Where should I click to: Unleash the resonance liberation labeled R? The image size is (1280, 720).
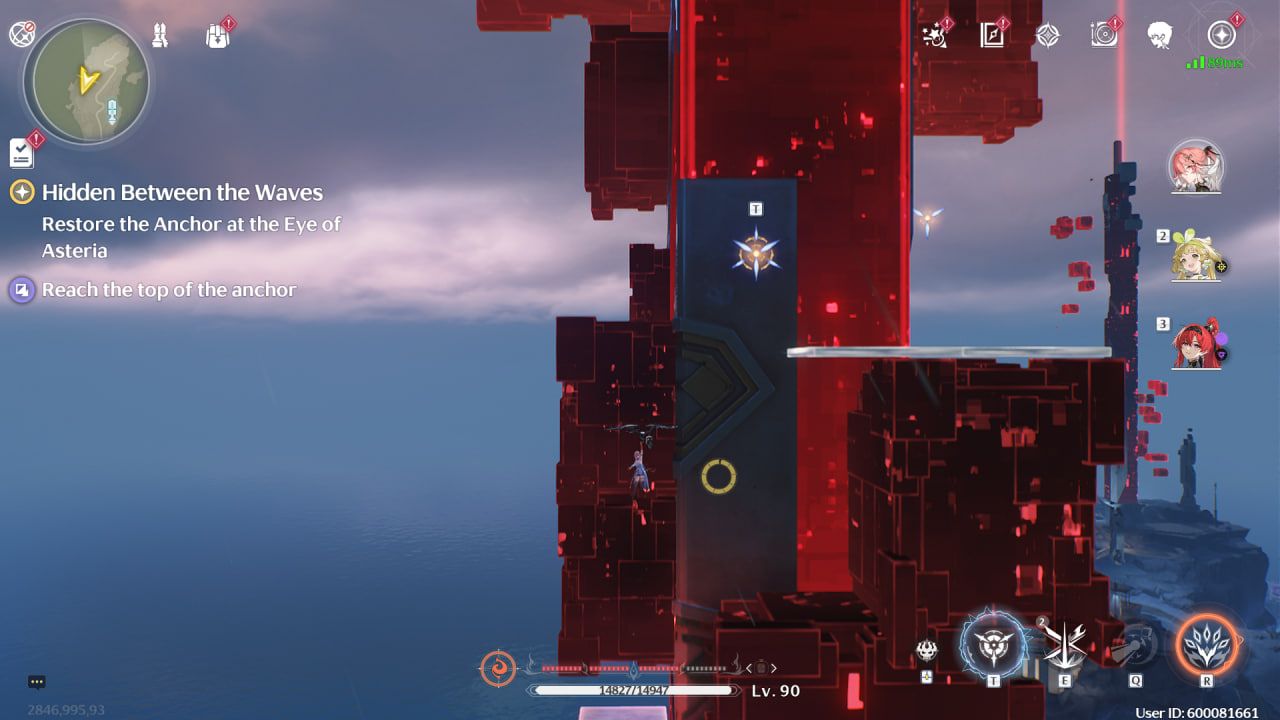coord(1206,643)
